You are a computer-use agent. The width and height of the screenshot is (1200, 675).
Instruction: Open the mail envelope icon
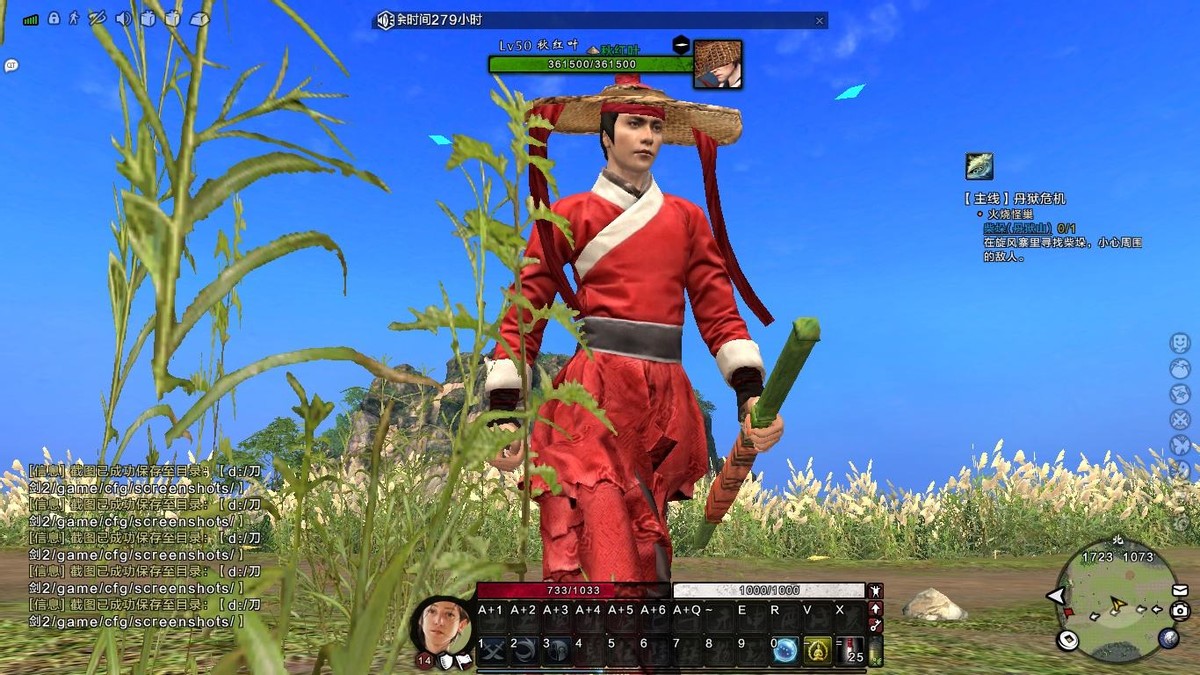[1180, 590]
